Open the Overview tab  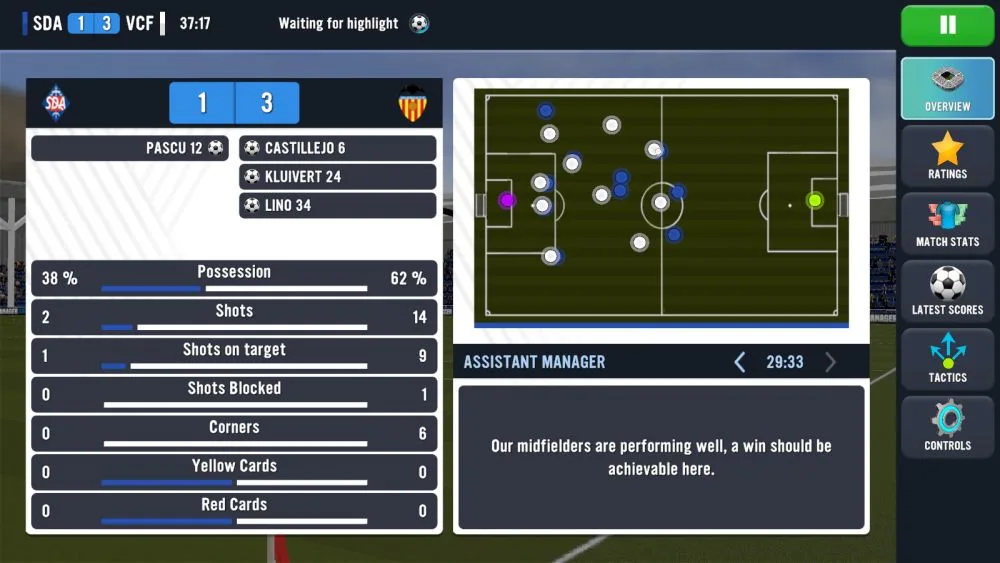(x=947, y=89)
